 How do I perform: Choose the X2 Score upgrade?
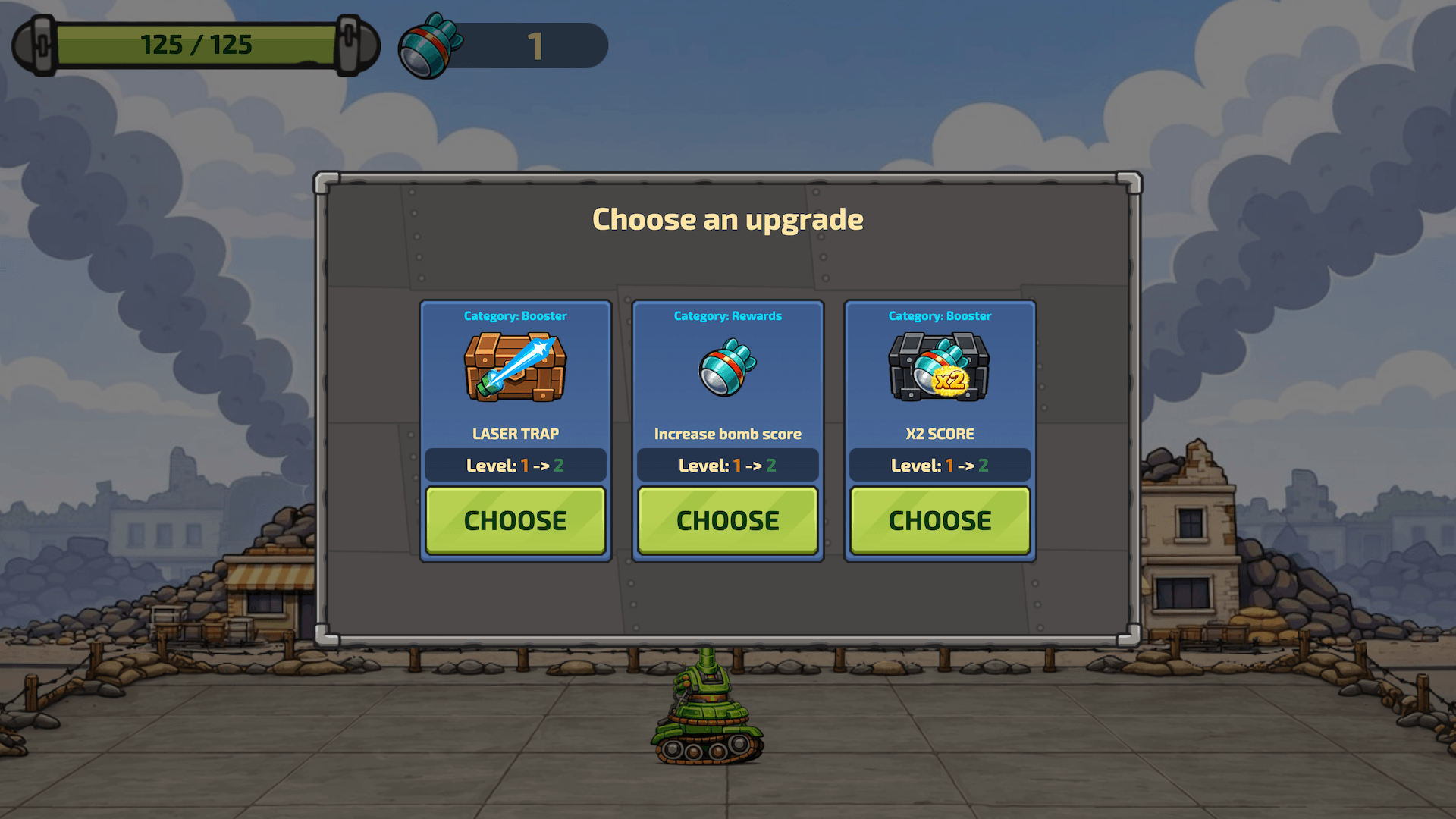[x=940, y=520]
